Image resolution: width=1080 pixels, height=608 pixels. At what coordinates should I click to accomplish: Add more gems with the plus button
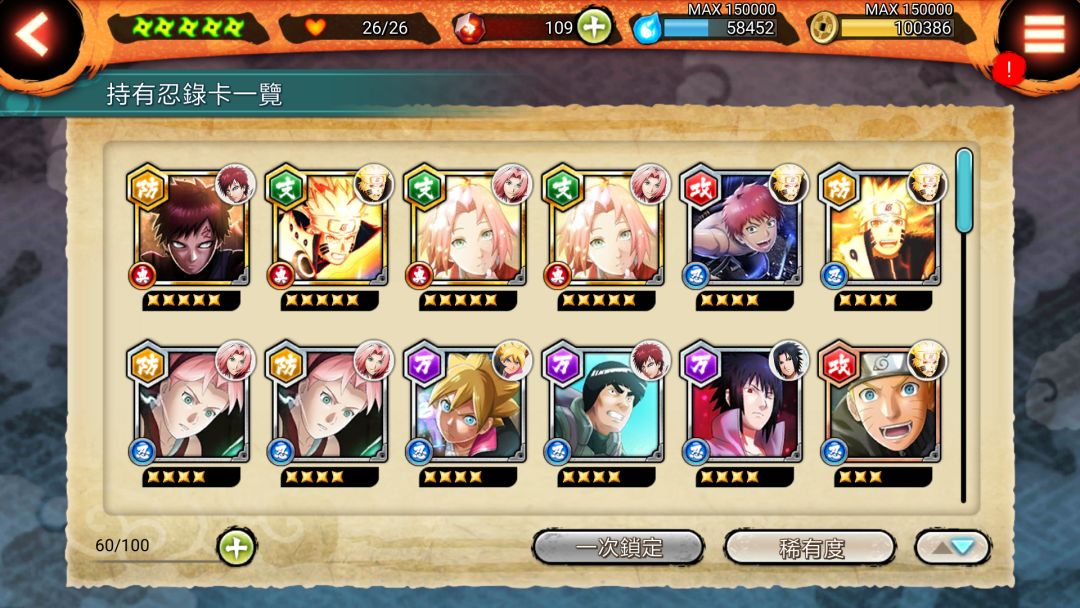(x=593, y=27)
